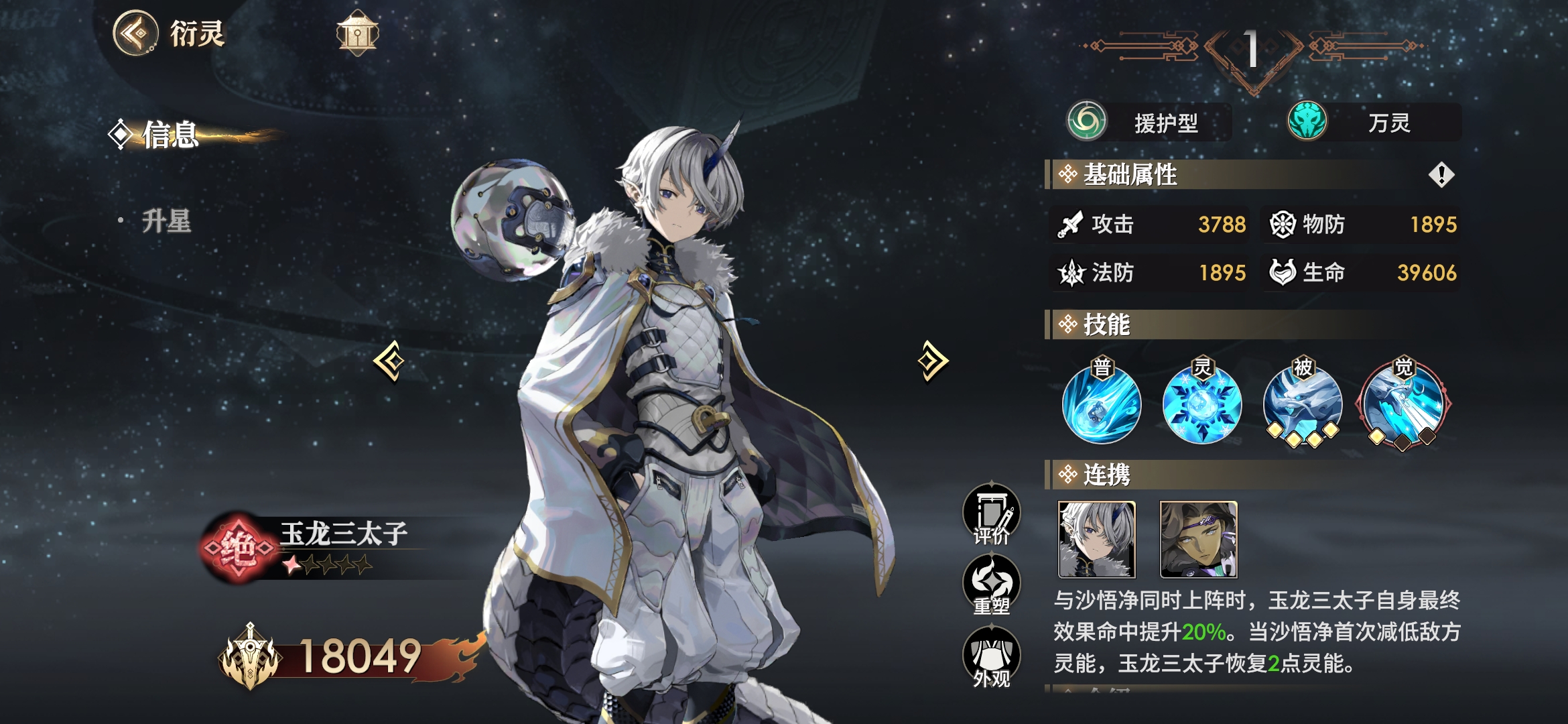Go back from the 衍灵 screen
The width and height of the screenshot is (1568, 724).
[x=136, y=33]
